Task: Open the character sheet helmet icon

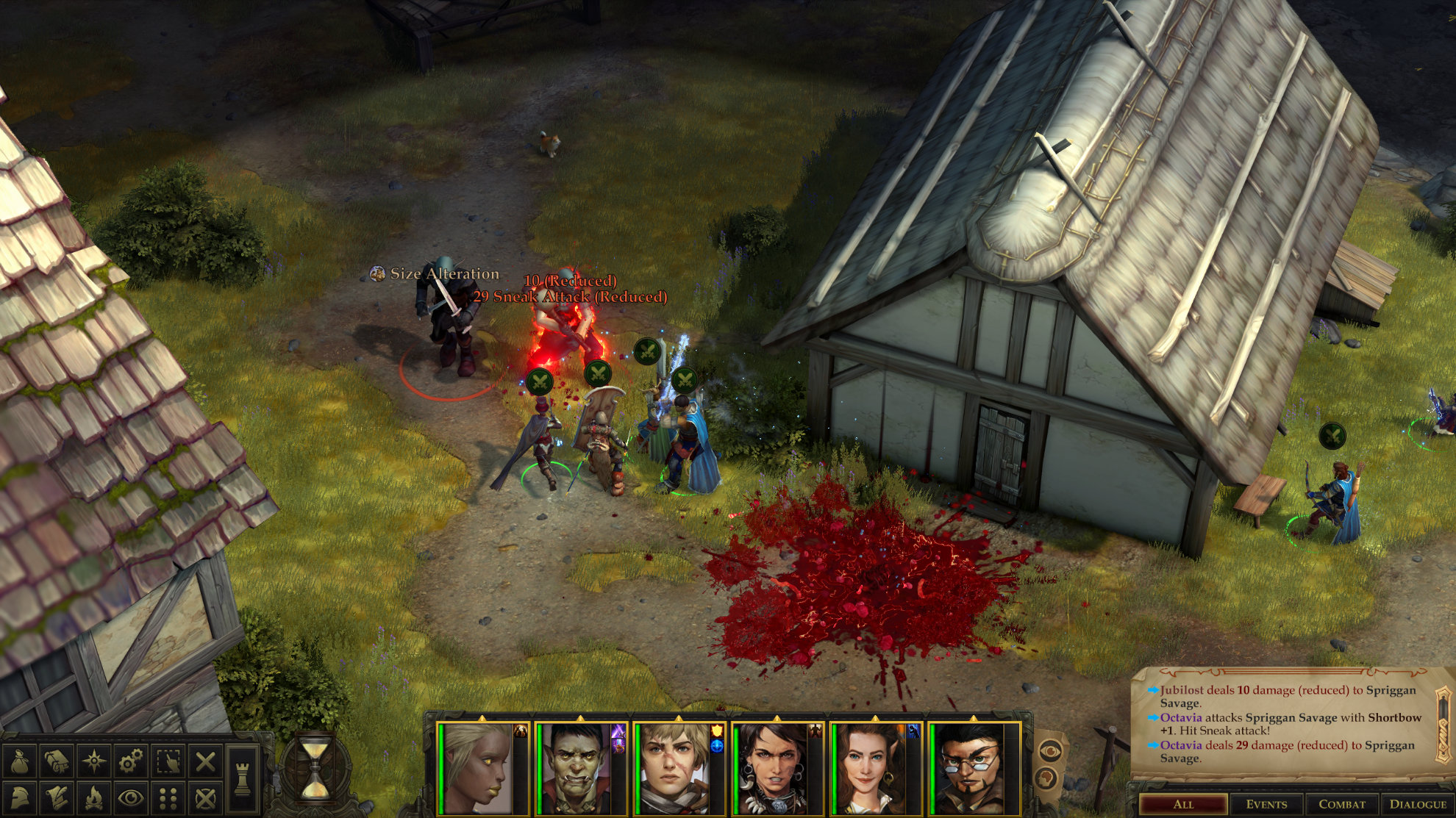Action: coord(20,798)
